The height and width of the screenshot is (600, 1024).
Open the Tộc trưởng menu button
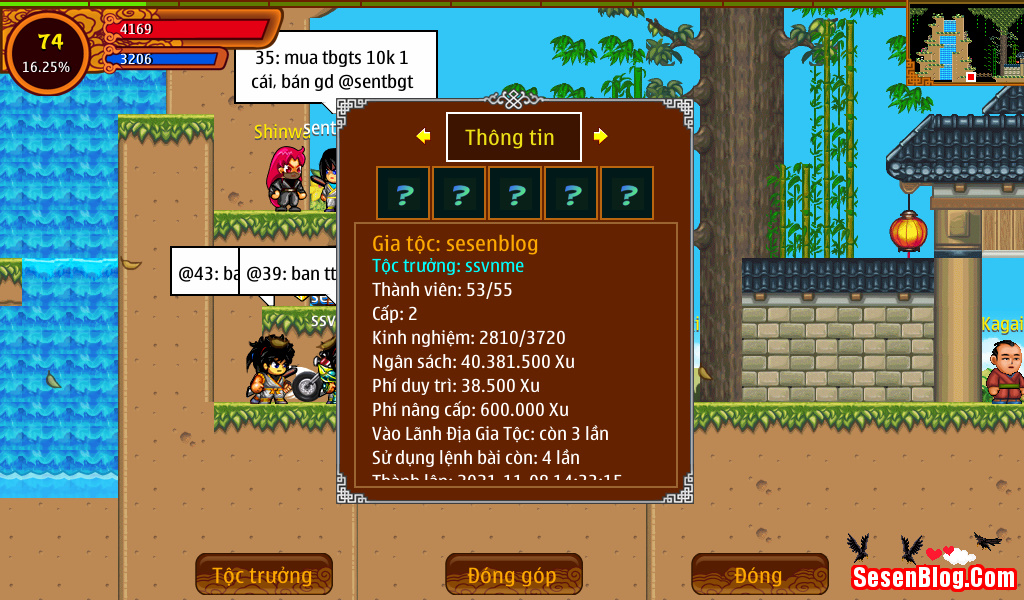[x=263, y=575]
